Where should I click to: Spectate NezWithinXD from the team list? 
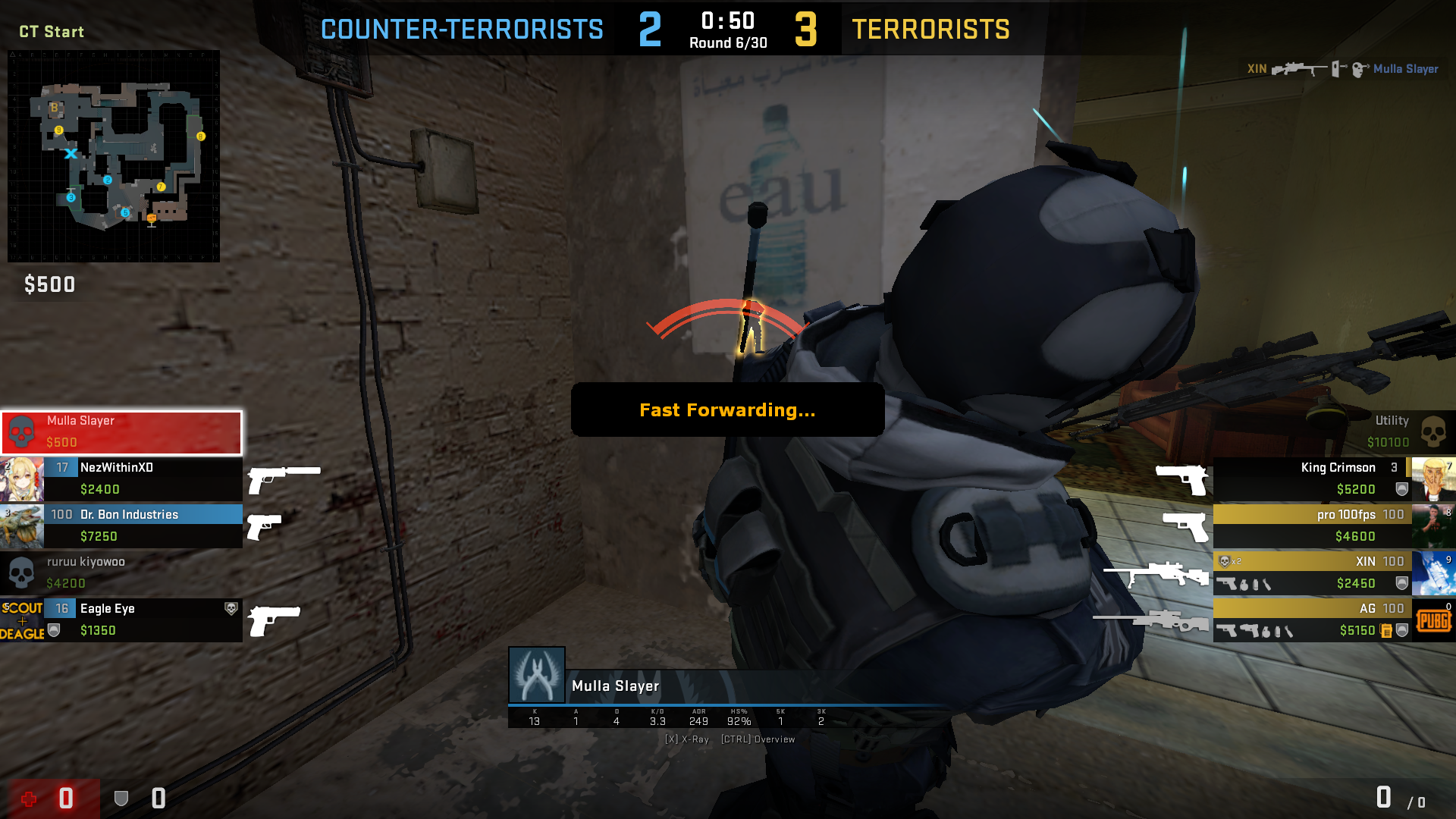tap(143, 479)
